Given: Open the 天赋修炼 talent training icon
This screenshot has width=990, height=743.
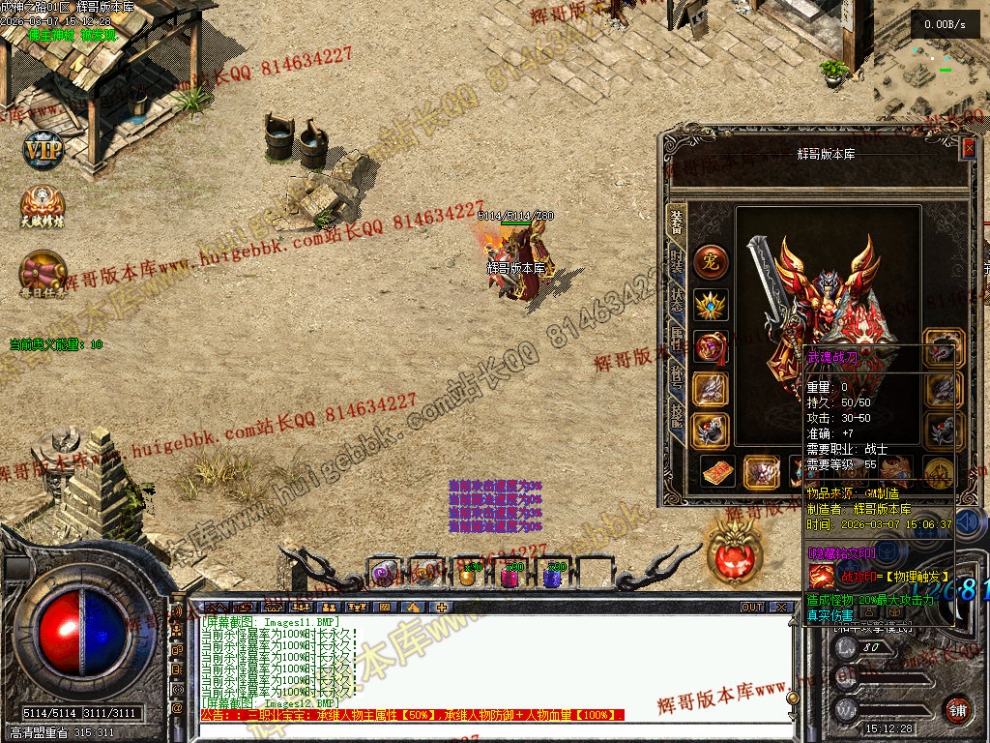Looking at the screenshot, I should pyautogui.click(x=43, y=207).
